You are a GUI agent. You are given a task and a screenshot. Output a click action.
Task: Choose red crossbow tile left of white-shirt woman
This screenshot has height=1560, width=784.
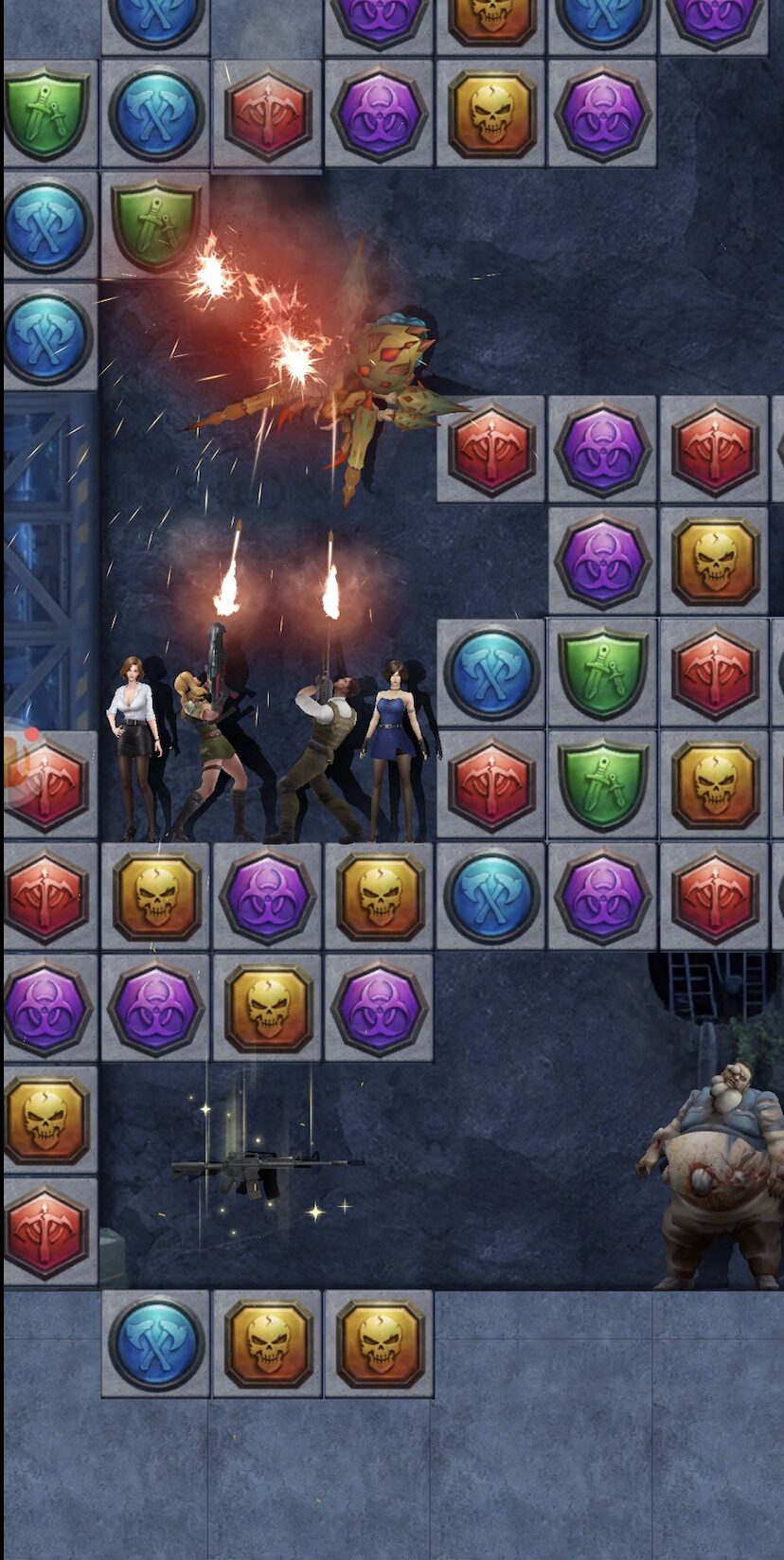click(47, 784)
